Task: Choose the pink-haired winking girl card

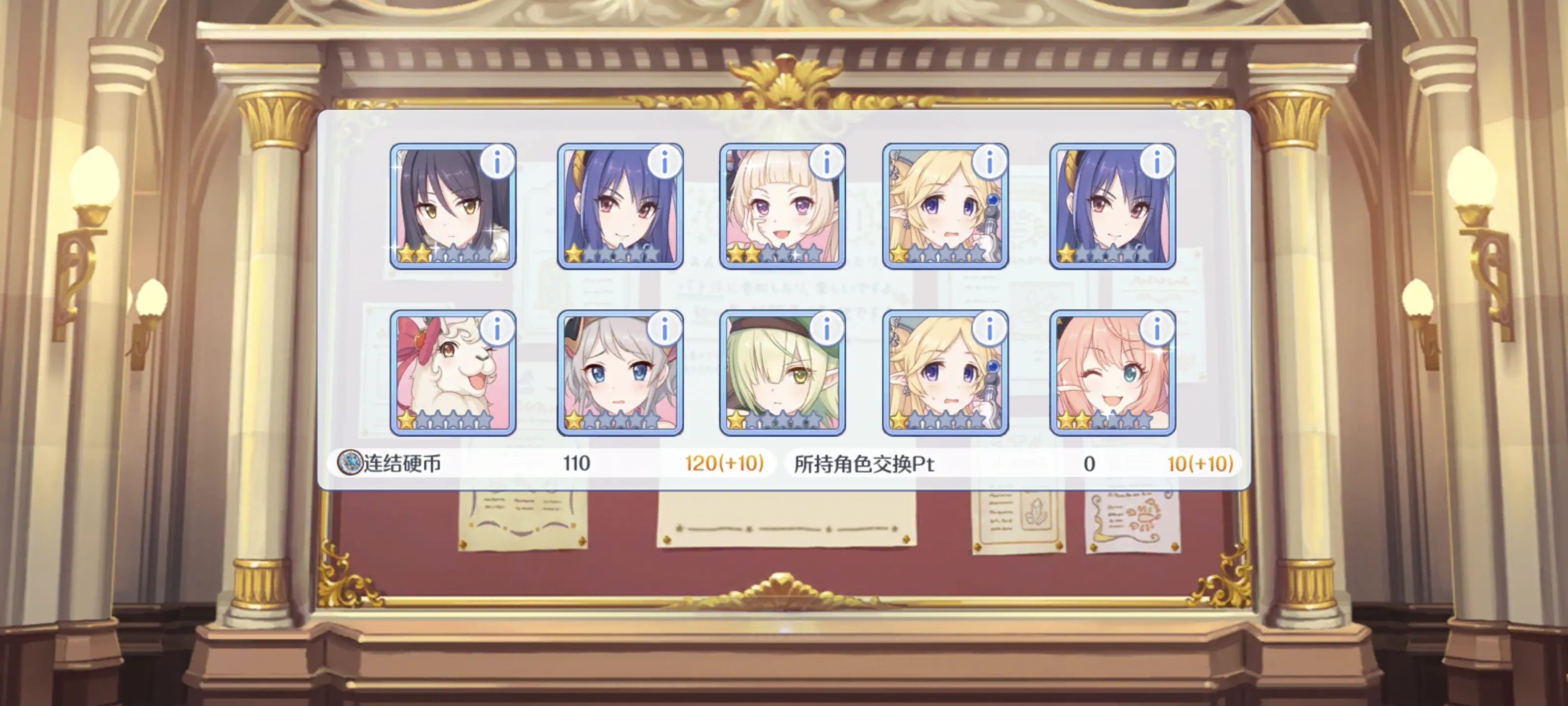Action: point(1112,373)
